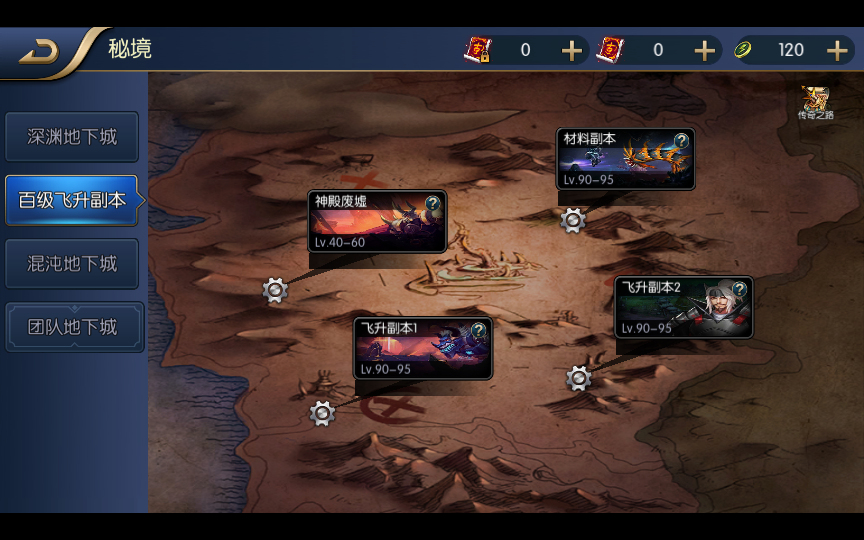The image size is (864, 540).
Task: Click the gear marker below 神殿废墟
Action: pos(275,291)
